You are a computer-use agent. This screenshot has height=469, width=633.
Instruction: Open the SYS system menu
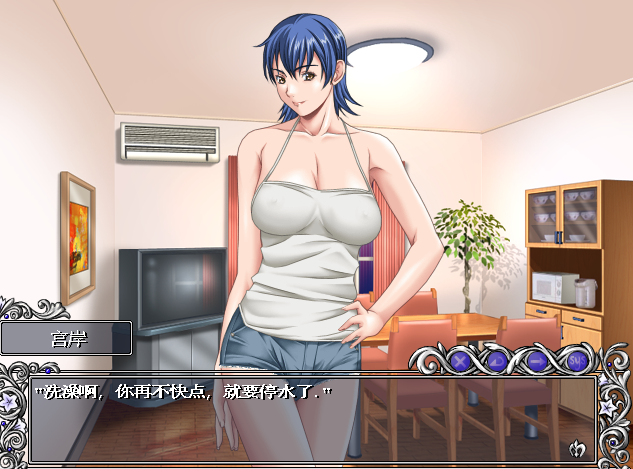[x=576, y=360]
